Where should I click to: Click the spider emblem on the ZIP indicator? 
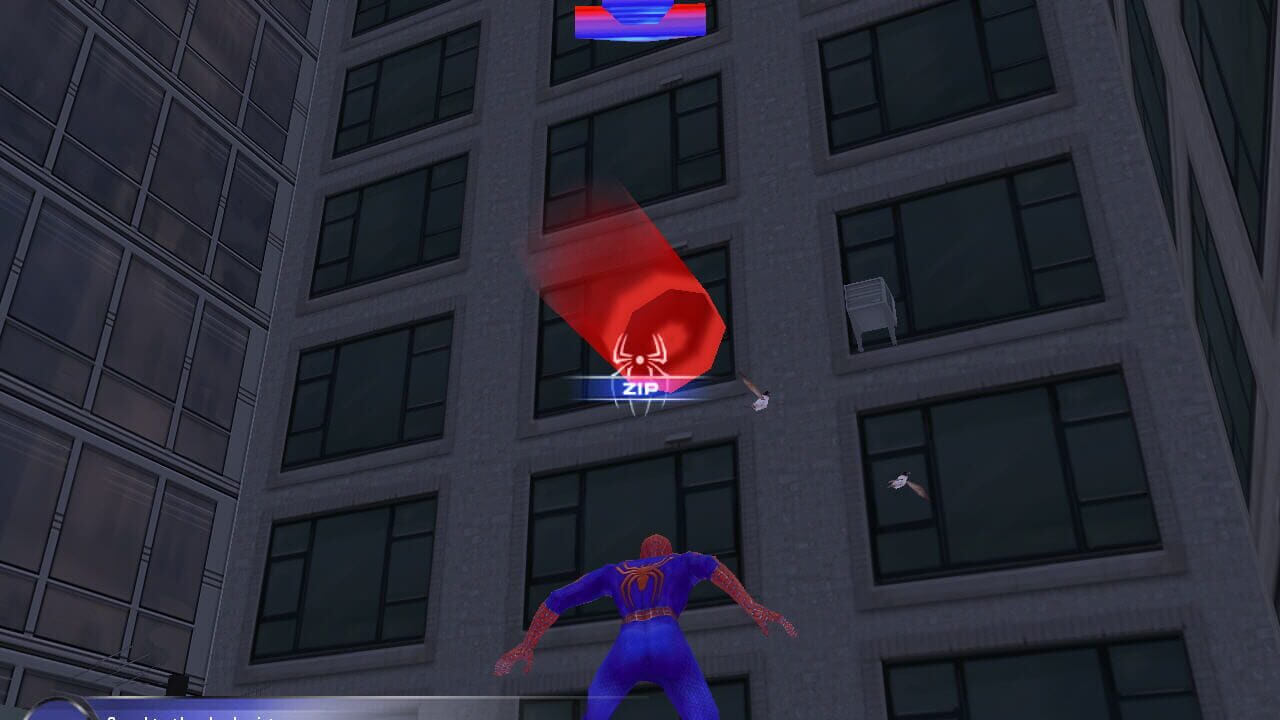click(x=640, y=357)
